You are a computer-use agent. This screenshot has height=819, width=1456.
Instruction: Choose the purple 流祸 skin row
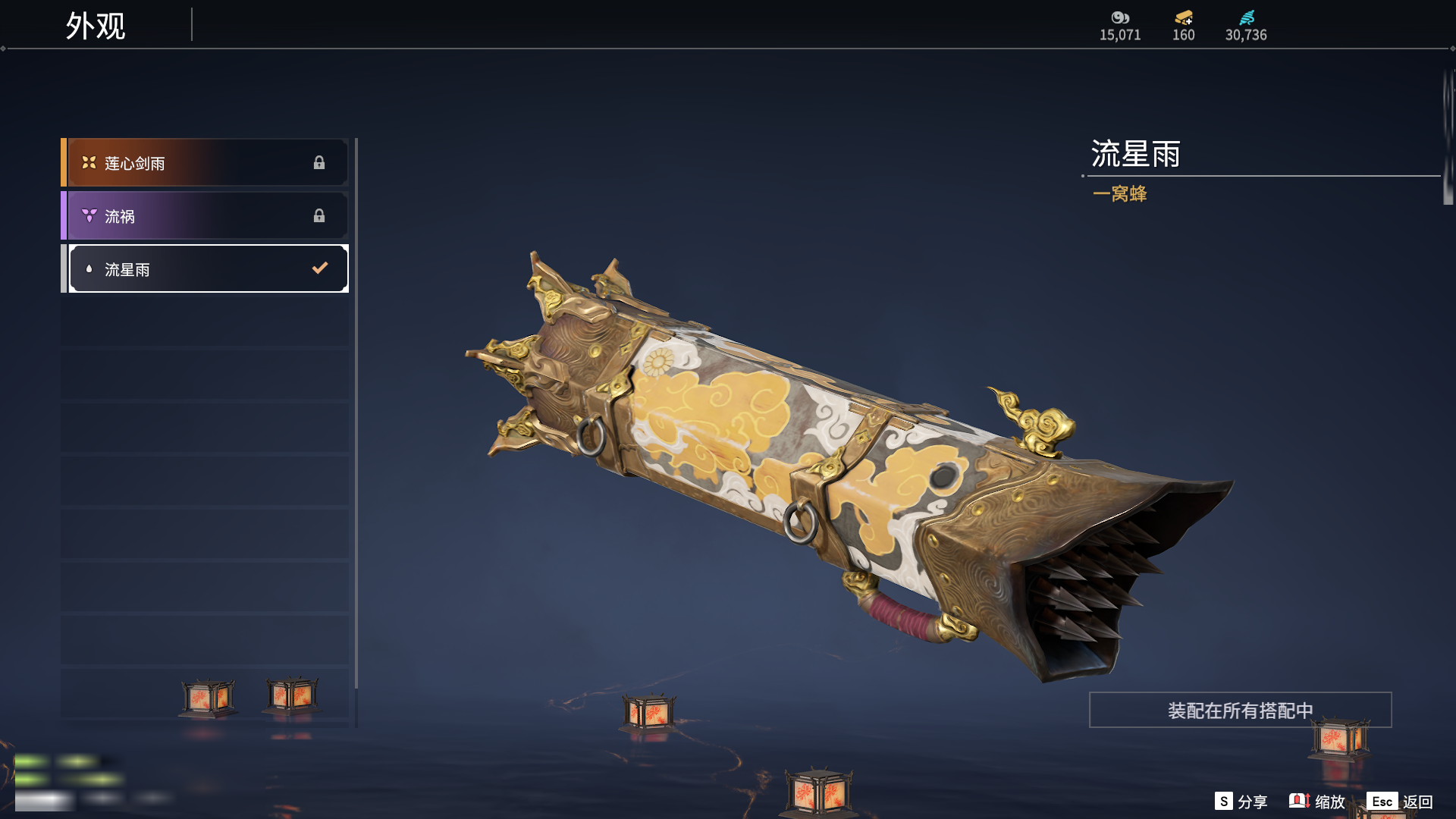tap(205, 216)
